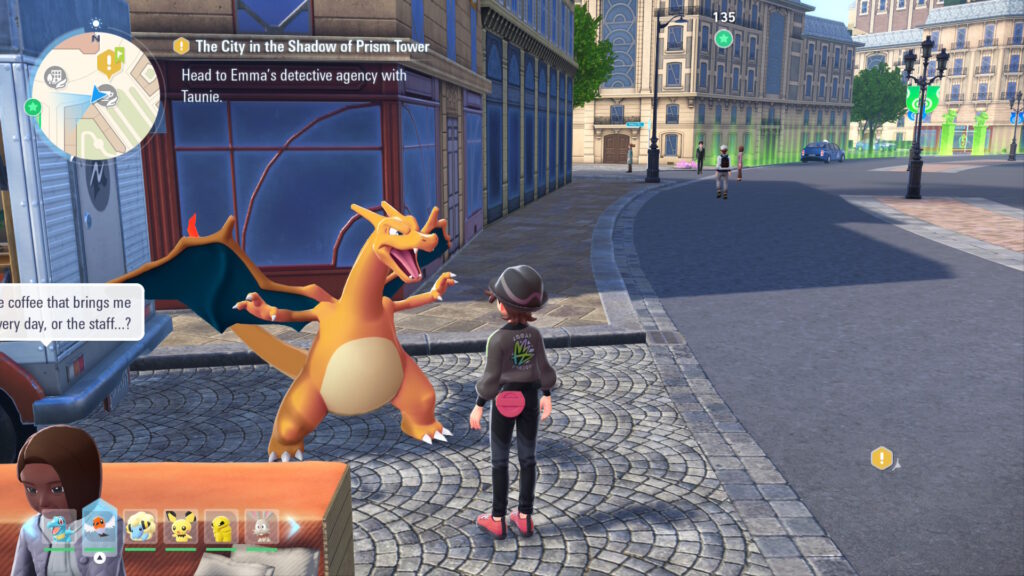Click the arrow right of the party bar

(x=293, y=525)
